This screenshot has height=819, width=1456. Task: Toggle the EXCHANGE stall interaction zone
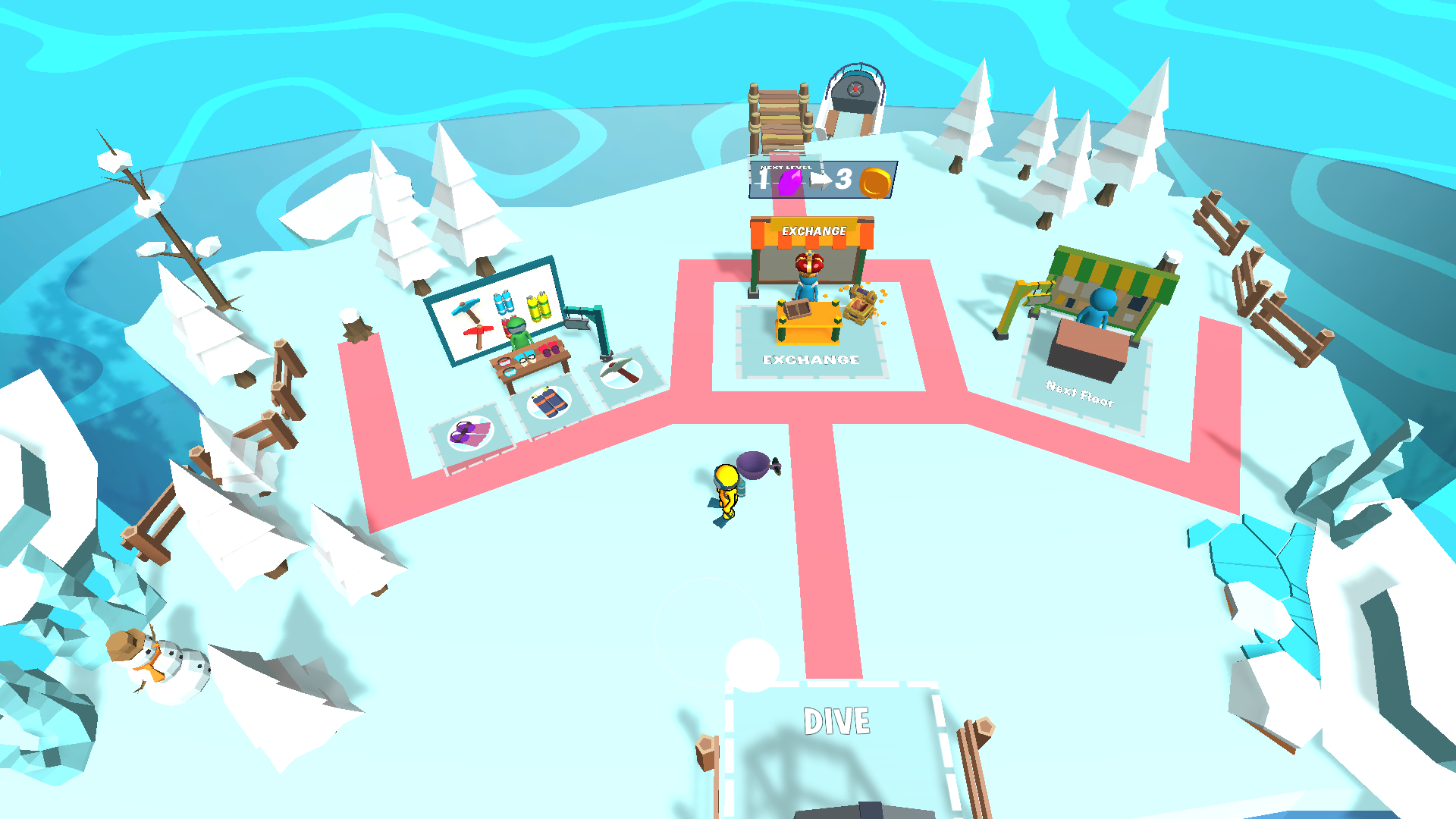click(x=811, y=349)
